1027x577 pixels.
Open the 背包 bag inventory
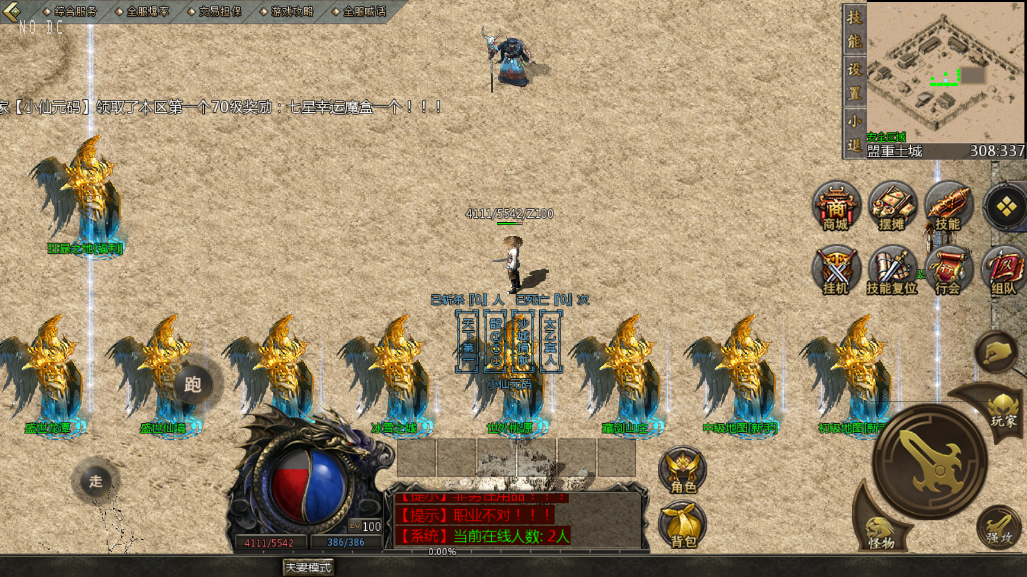pyautogui.click(x=683, y=524)
